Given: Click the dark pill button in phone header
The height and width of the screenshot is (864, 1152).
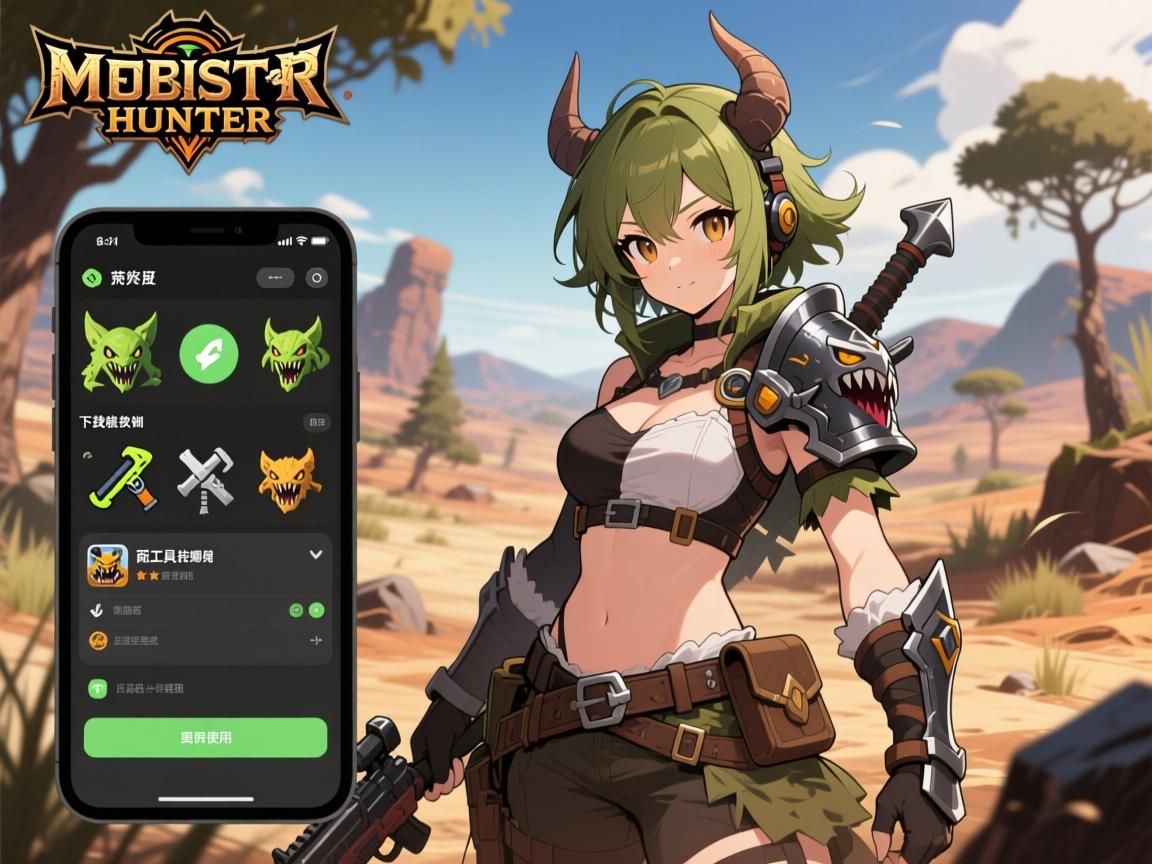Looking at the screenshot, I should click(275, 278).
